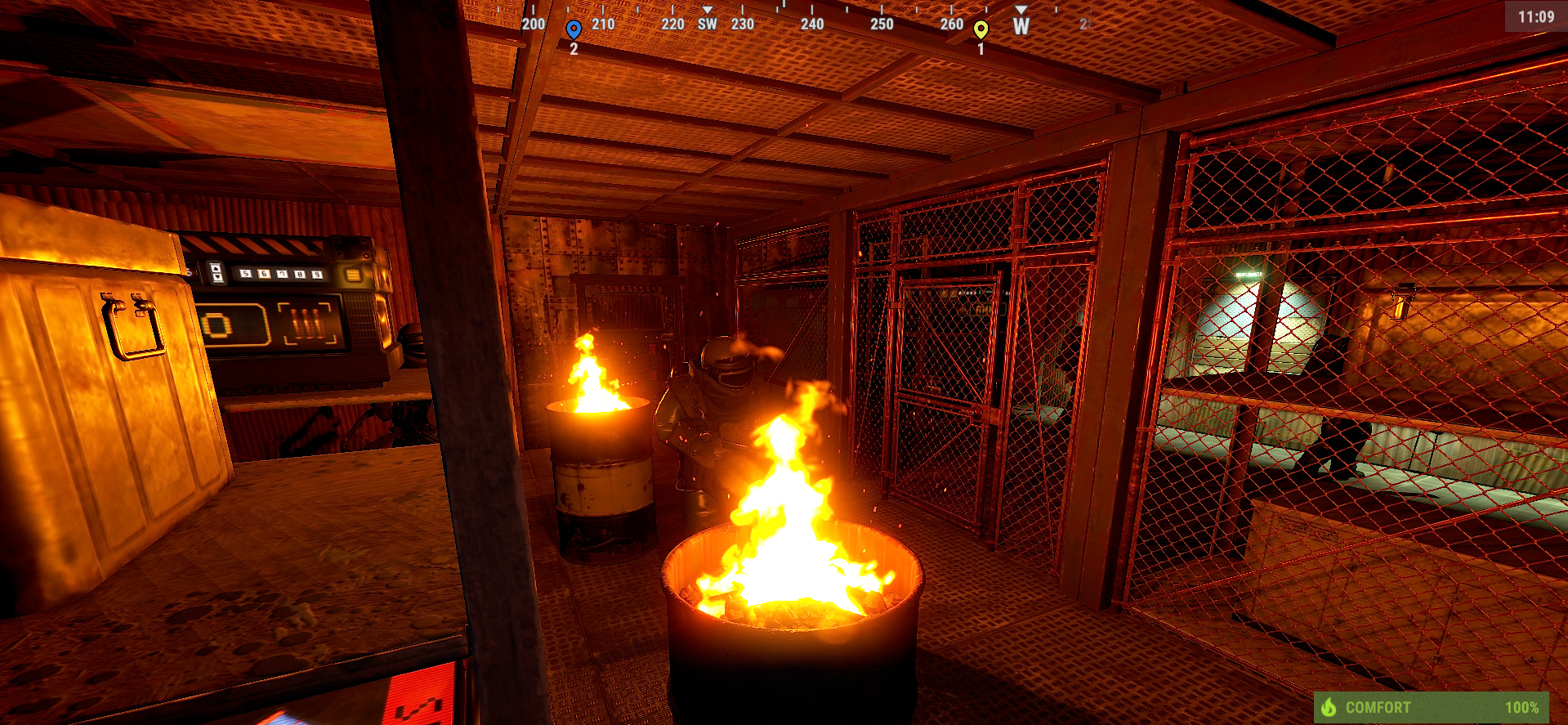
Task: Toggle the down arrow on the digit selector
Action: click(x=216, y=278)
